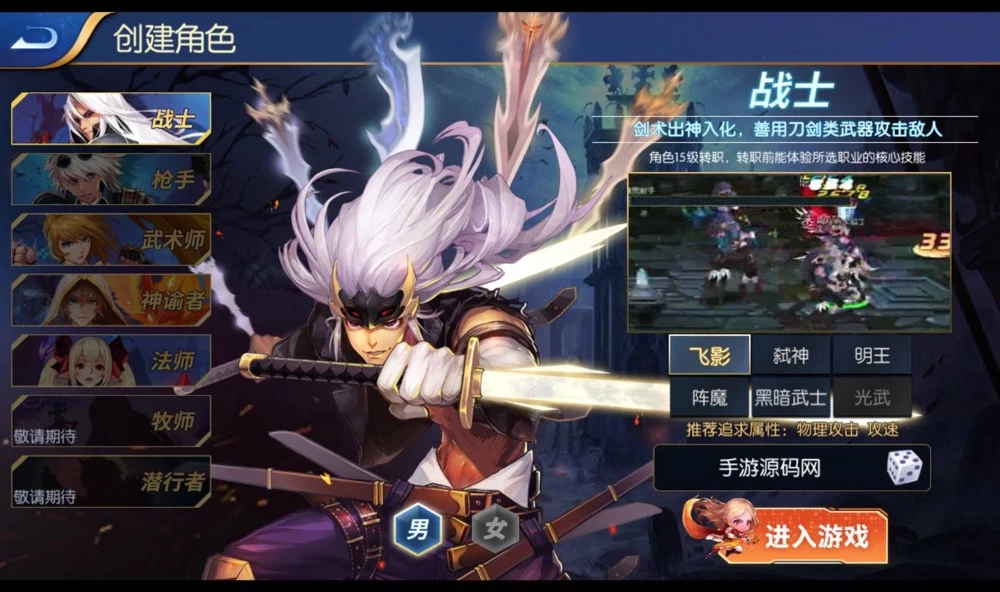The width and height of the screenshot is (1000, 592).
Task: Choose the 弑神 subclass
Action: click(x=790, y=355)
